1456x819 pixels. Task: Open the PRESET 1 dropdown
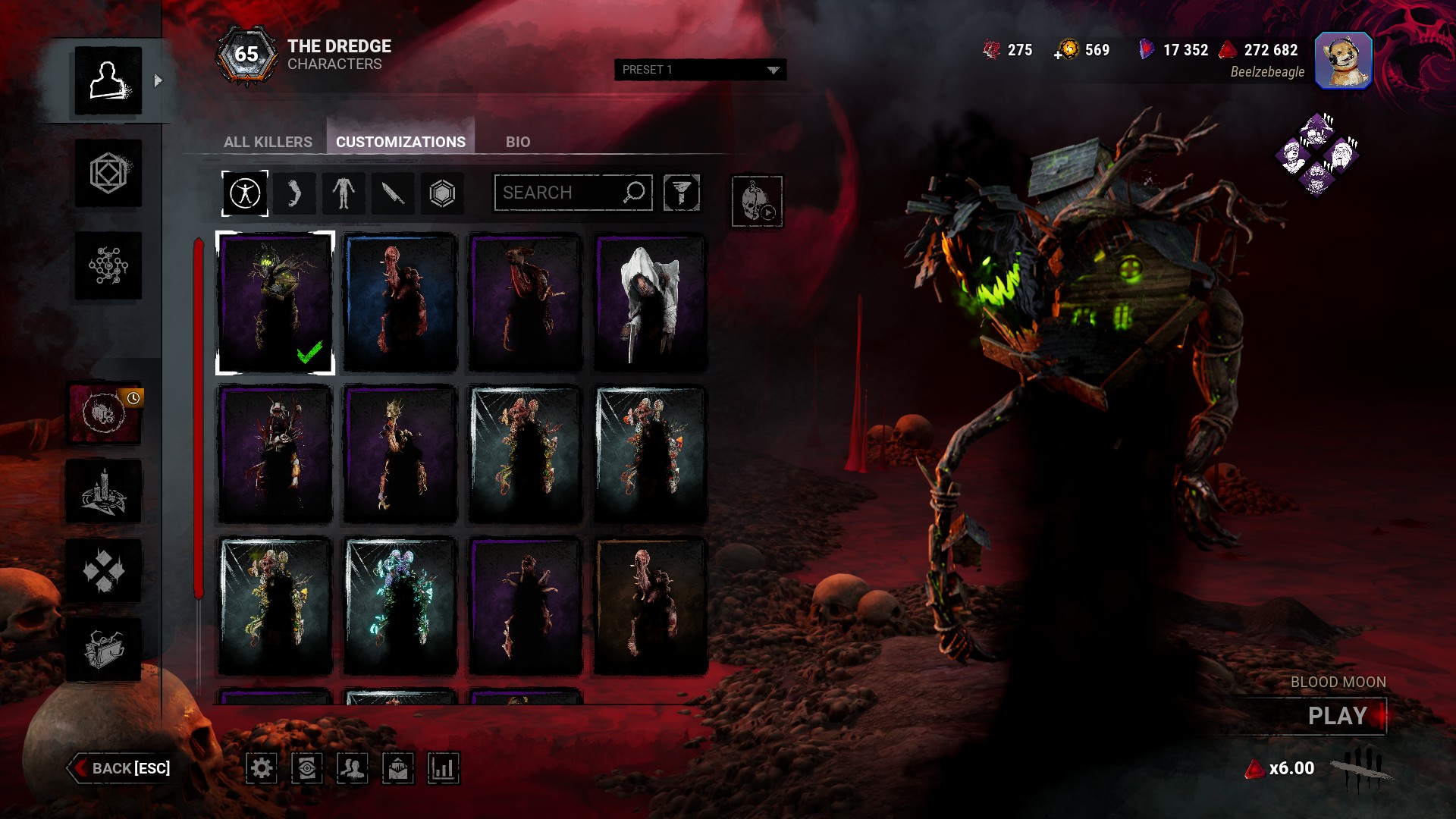[700, 70]
